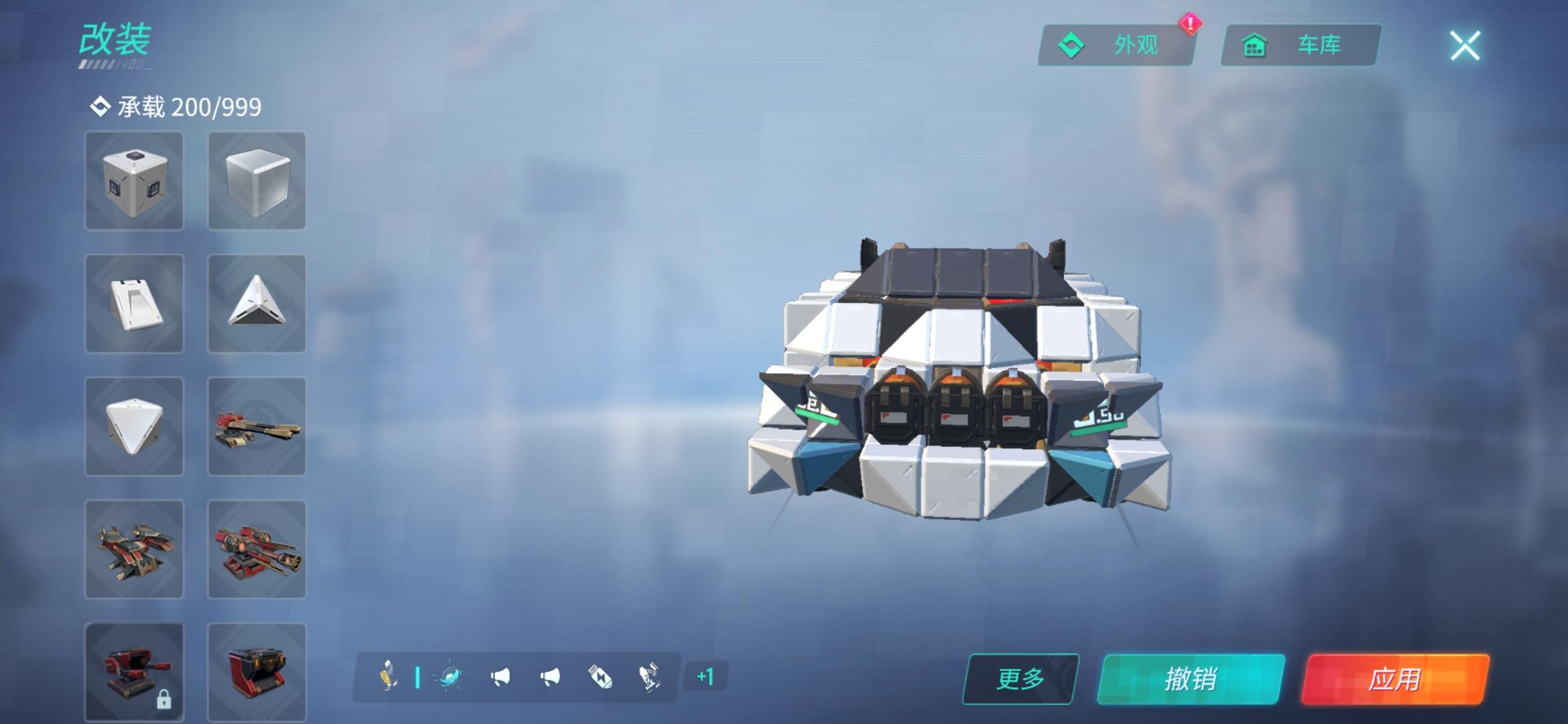Choose the red multi-barrel gatling weapon

tap(257, 549)
